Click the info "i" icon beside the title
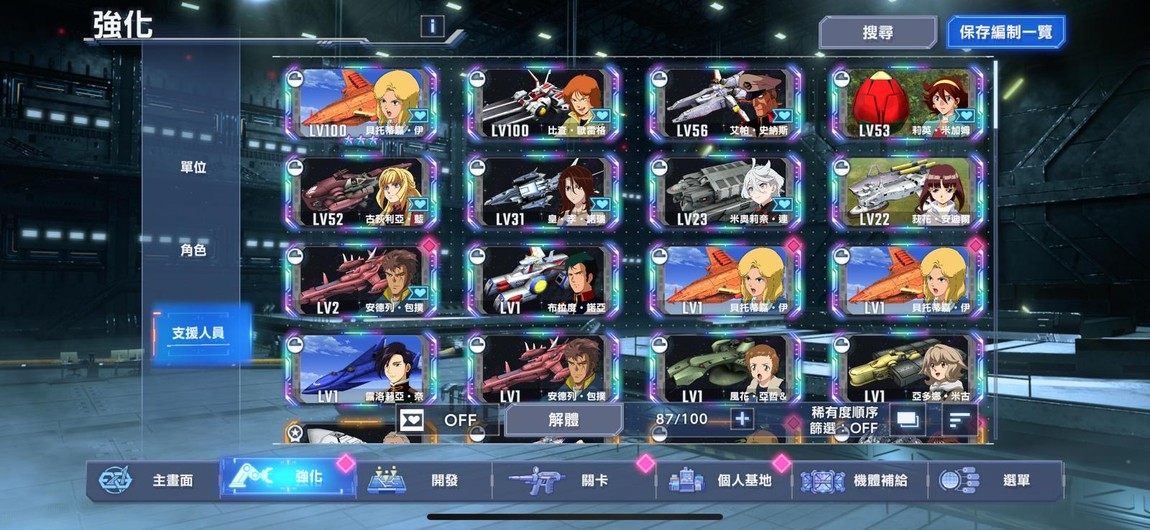The height and width of the screenshot is (530, 1150). click(x=431, y=27)
